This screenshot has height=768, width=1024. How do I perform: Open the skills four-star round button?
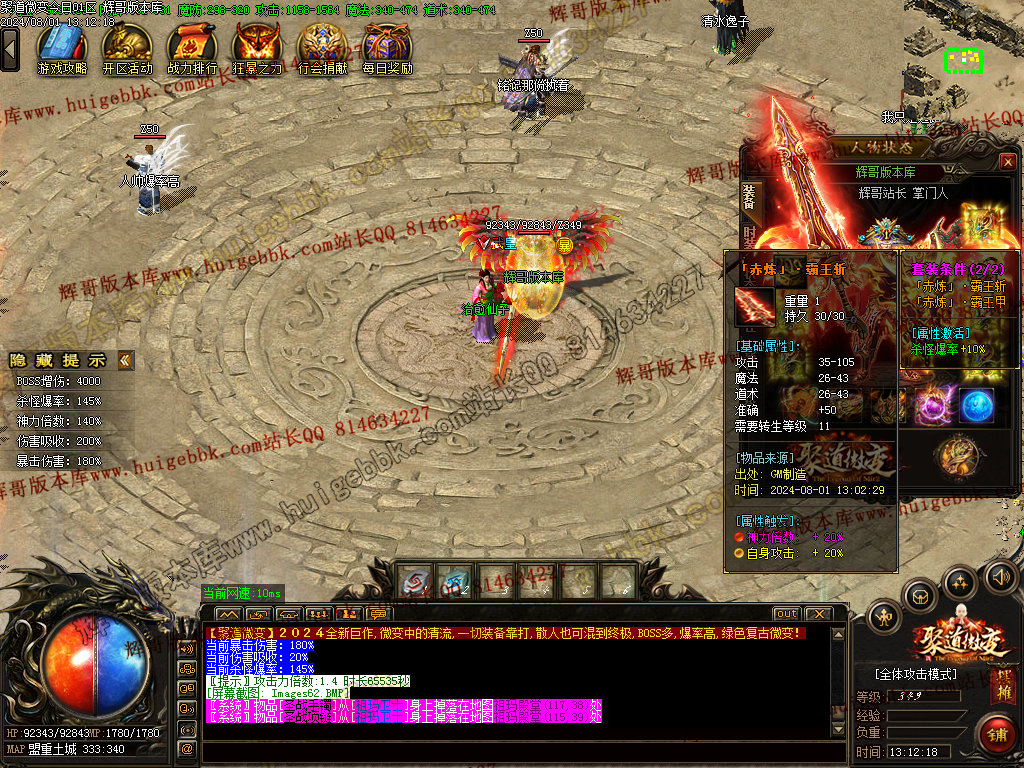[960, 581]
